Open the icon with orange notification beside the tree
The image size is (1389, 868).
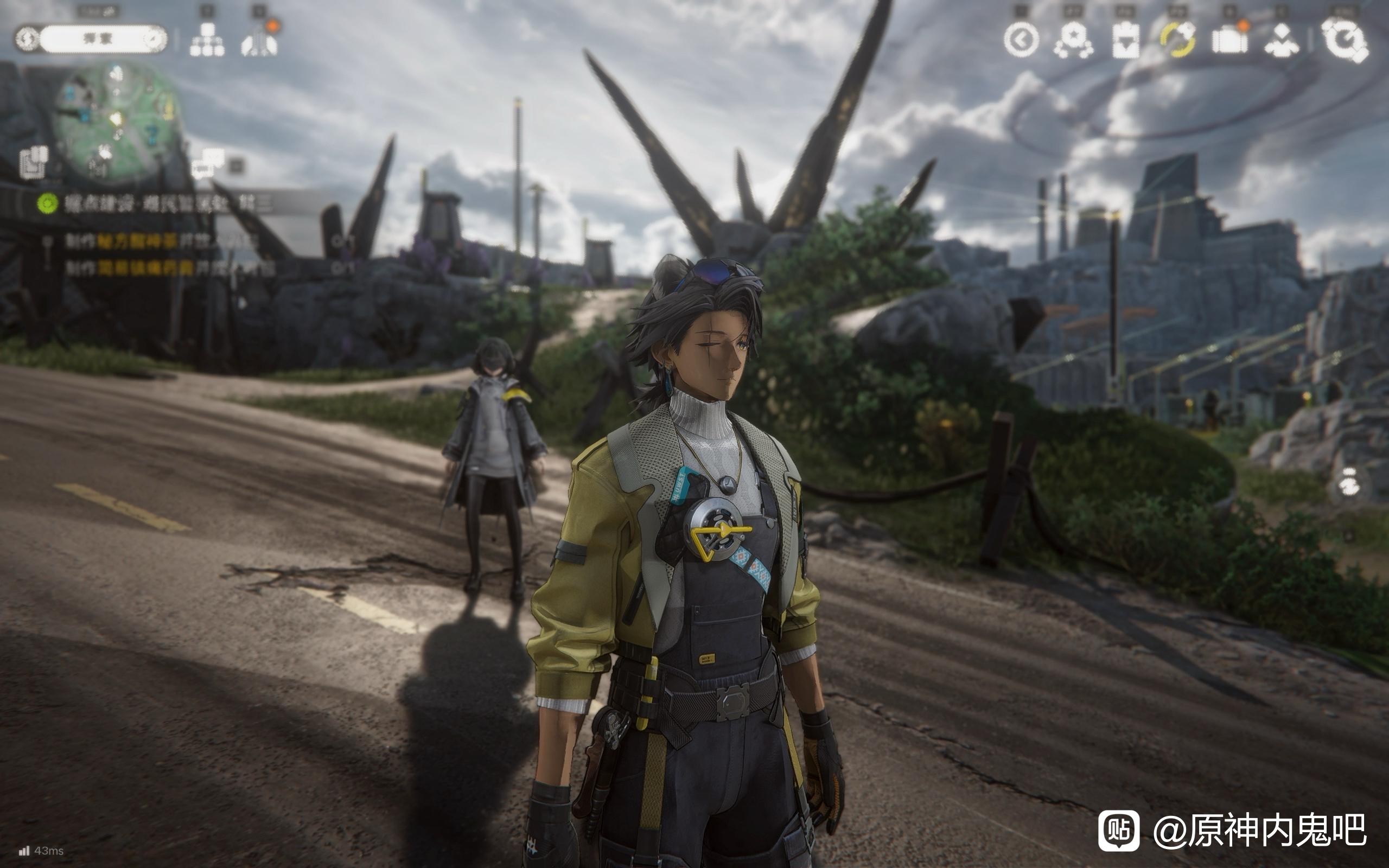click(259, 40)
